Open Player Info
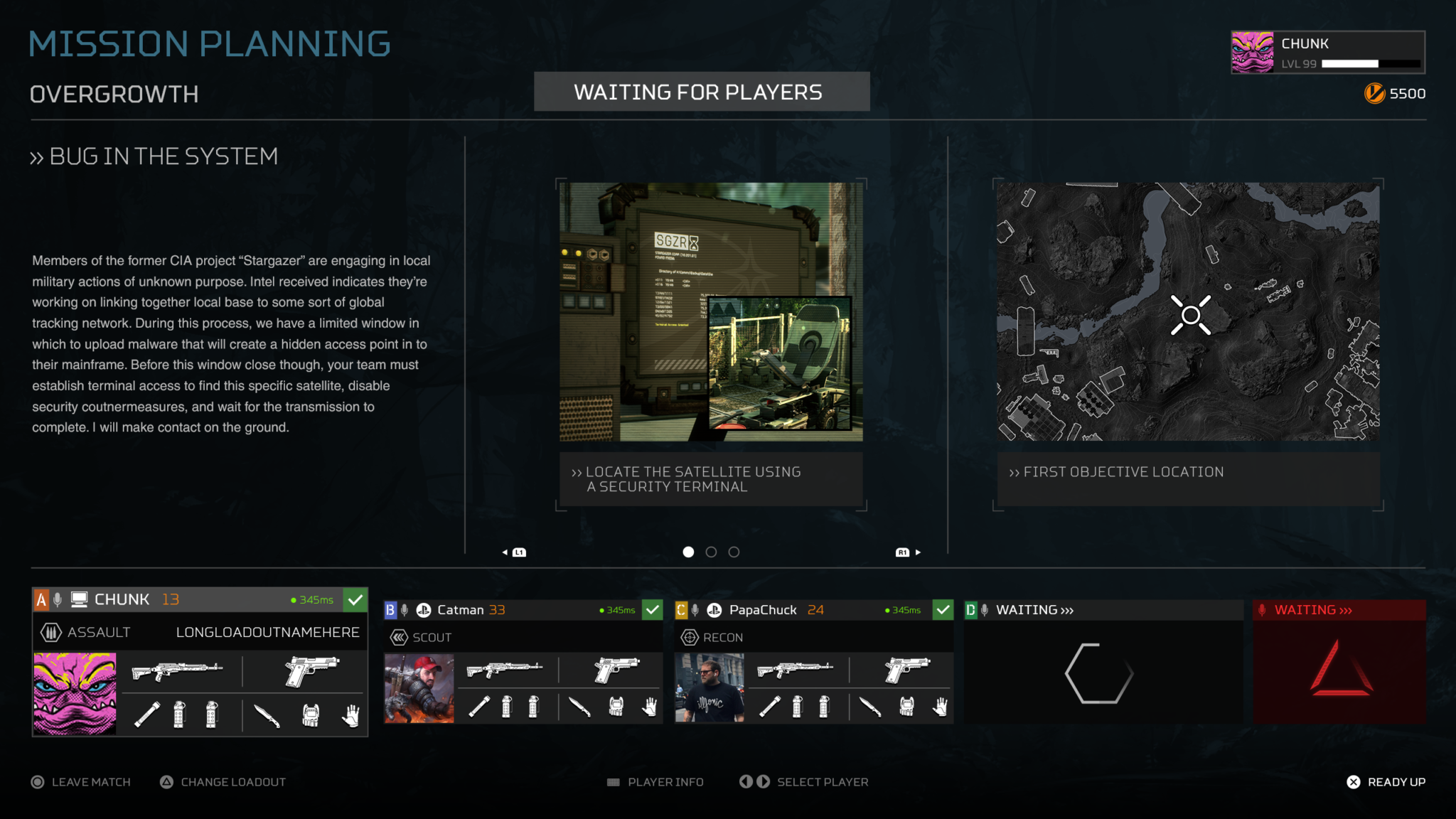 tap(655, 782)
